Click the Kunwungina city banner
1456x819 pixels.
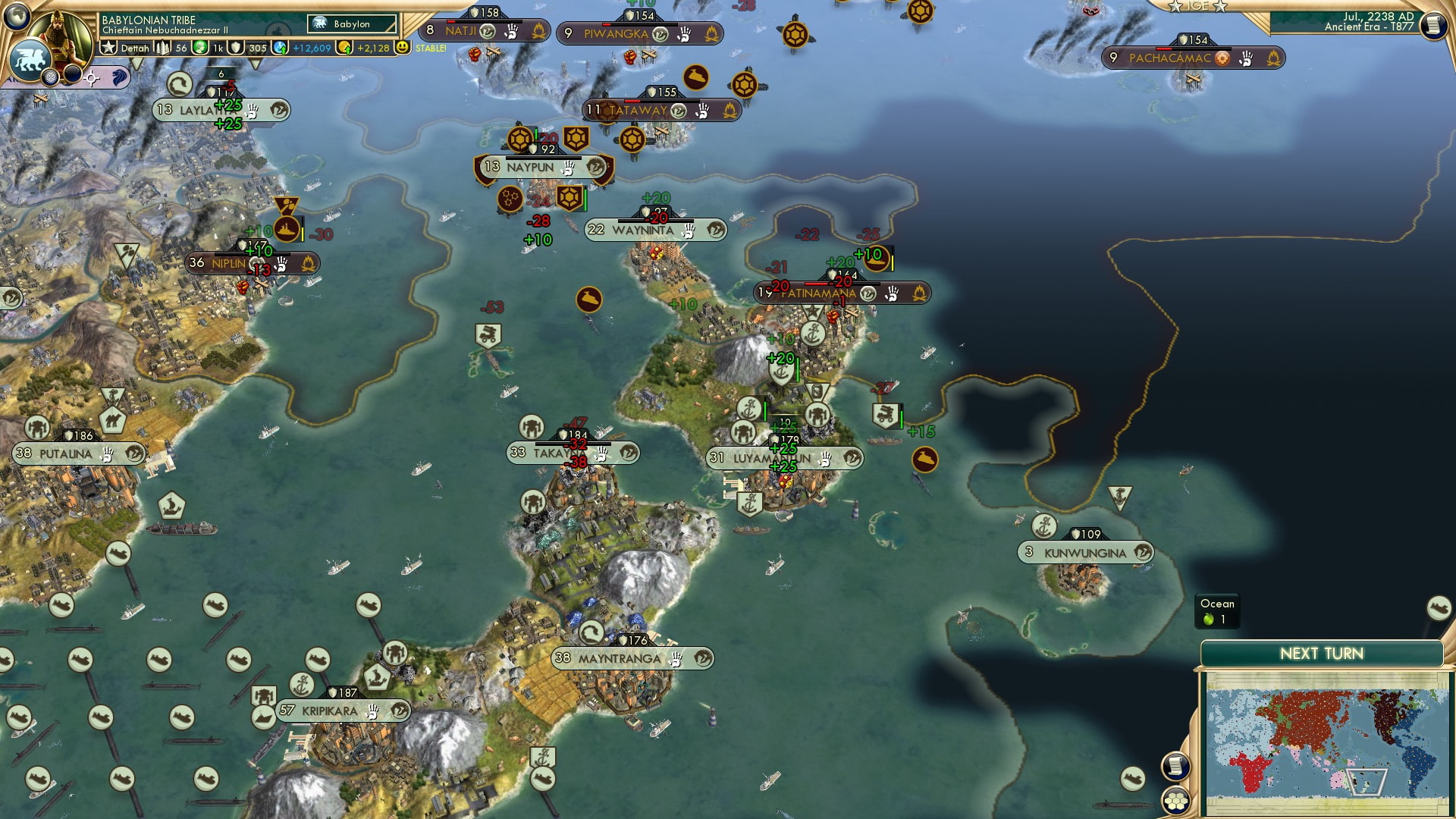point(1084,553)
